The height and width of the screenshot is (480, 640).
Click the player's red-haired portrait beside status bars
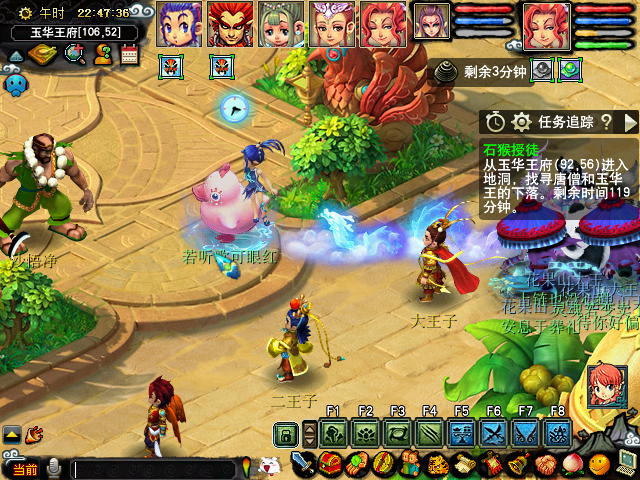point(546,25)
